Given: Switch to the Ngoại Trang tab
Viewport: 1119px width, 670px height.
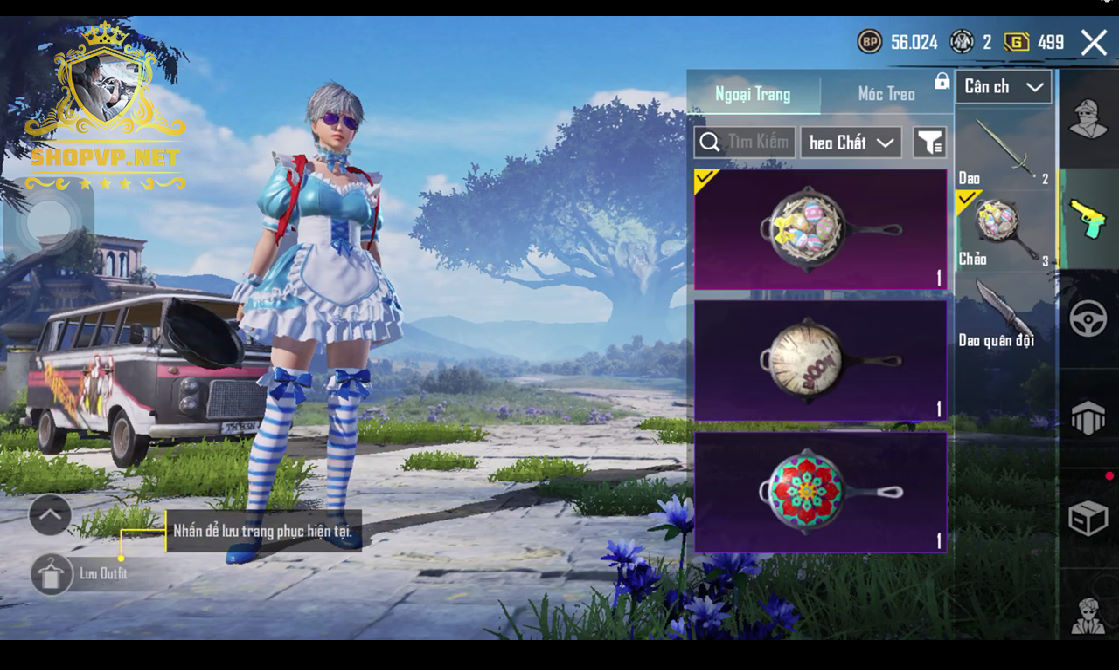Looking at the screenshot, I should point(753,94).
